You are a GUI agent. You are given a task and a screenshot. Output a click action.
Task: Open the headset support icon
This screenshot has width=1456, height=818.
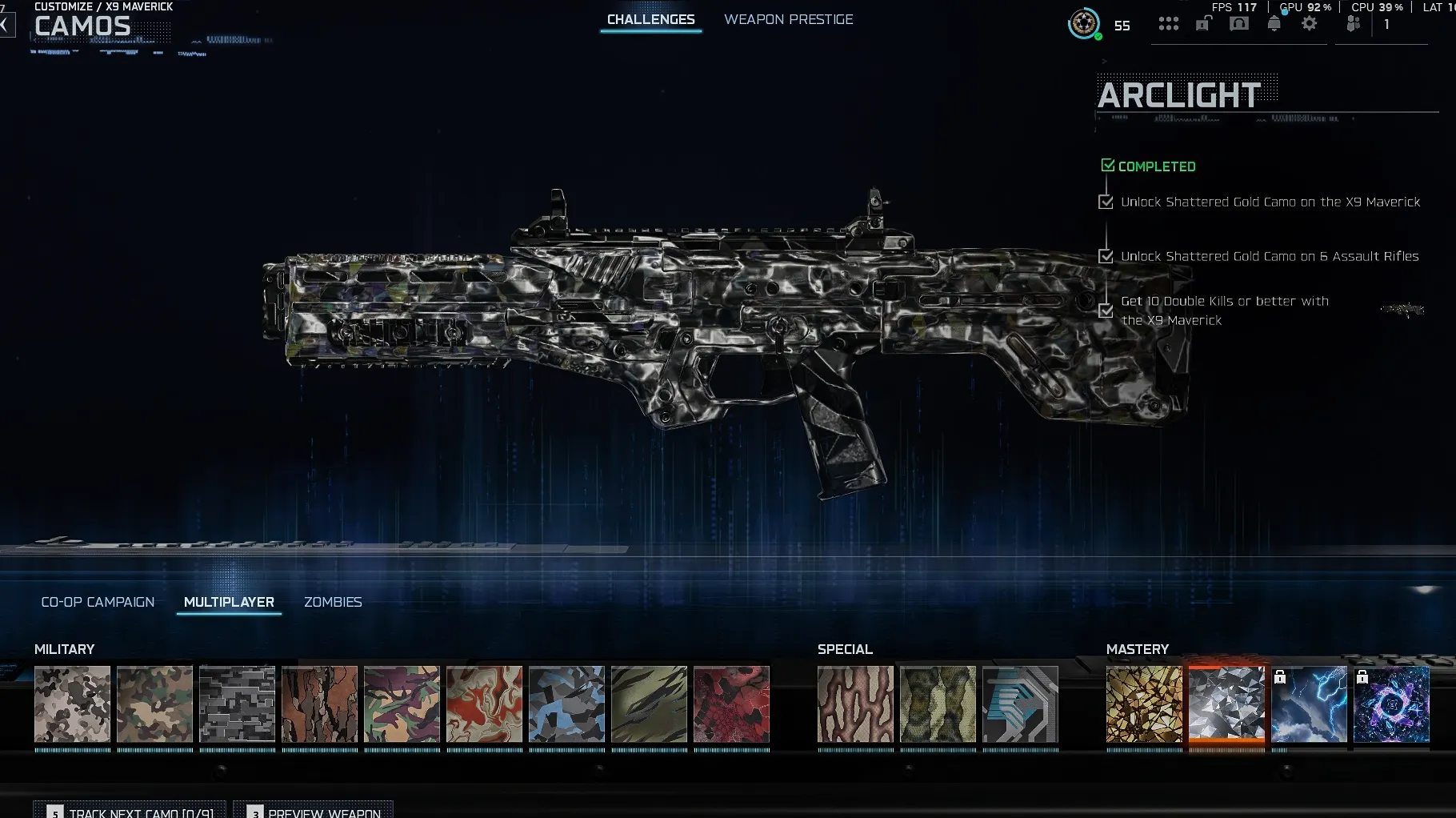pos(1239,24)
